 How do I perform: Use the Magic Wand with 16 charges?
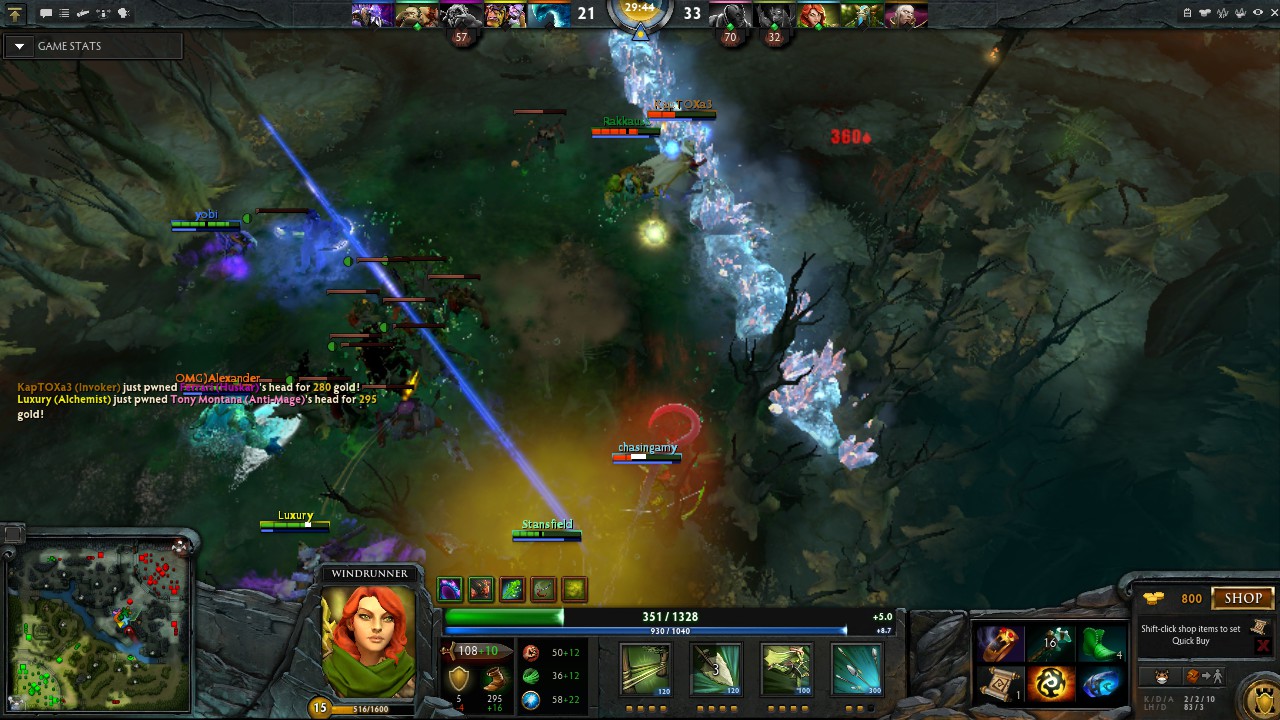click(1050, 643)
